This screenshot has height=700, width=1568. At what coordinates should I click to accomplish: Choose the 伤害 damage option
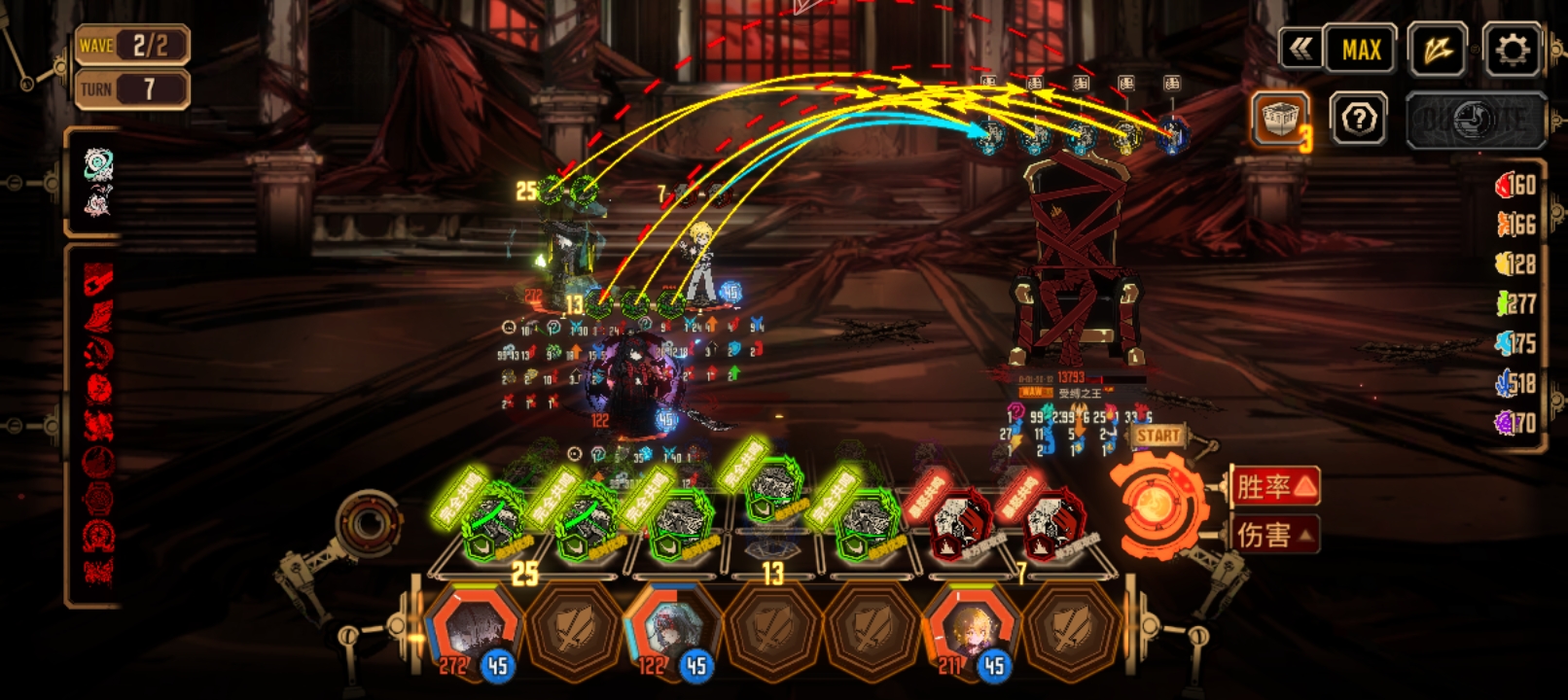(x=1275, y=534)
